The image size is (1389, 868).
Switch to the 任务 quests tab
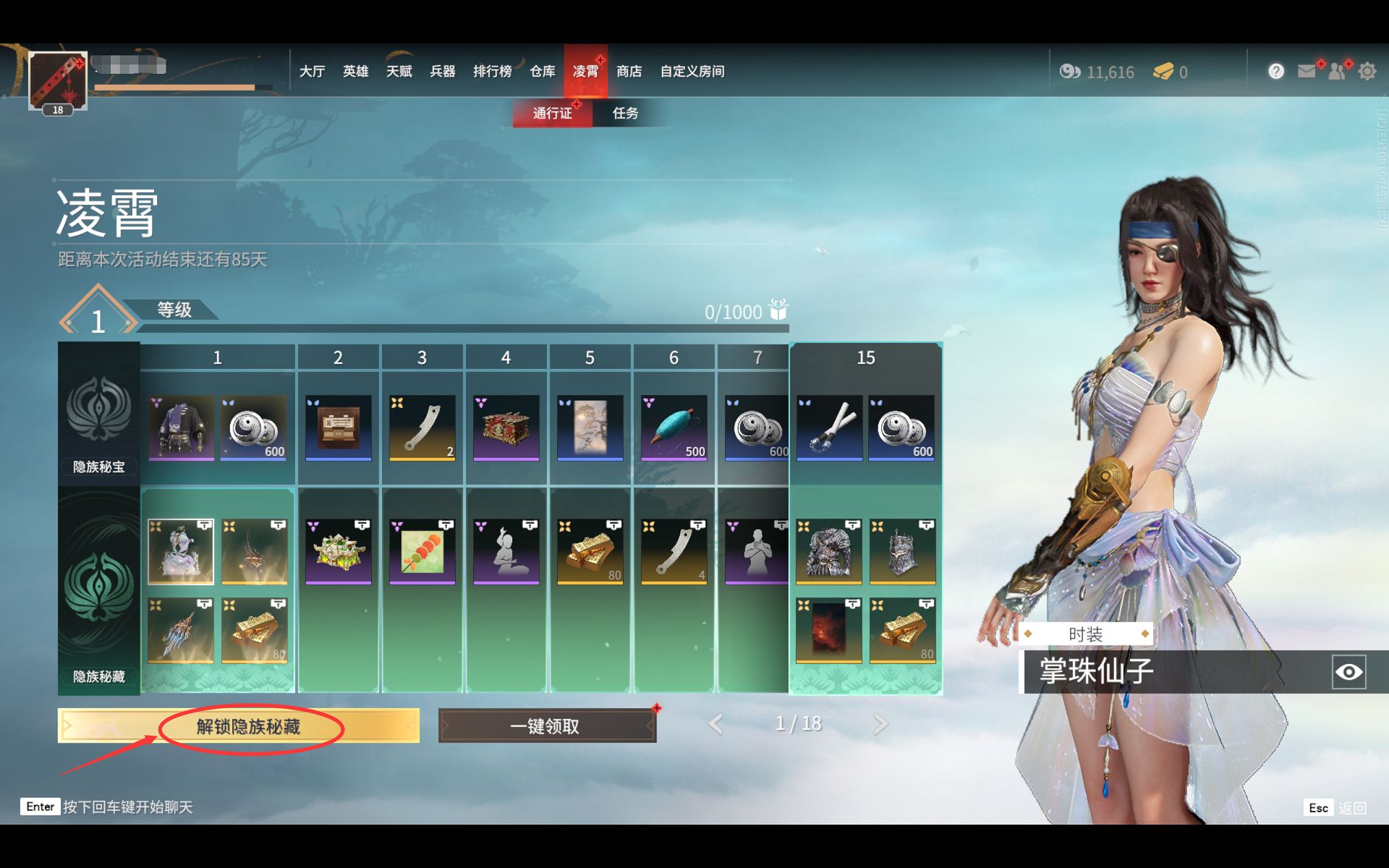(x=625, y=113)
